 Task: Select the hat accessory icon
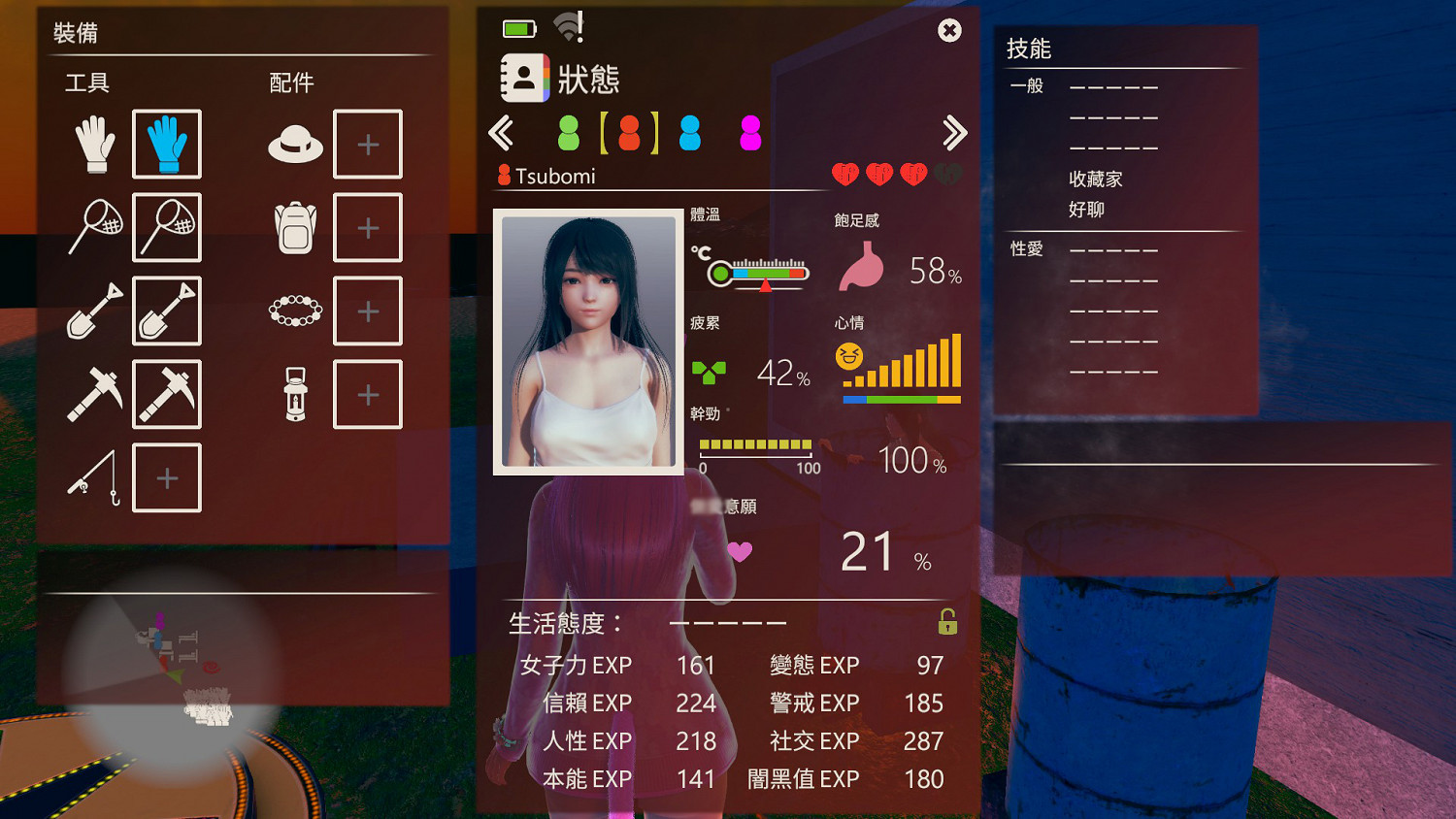tap(293, 144)
